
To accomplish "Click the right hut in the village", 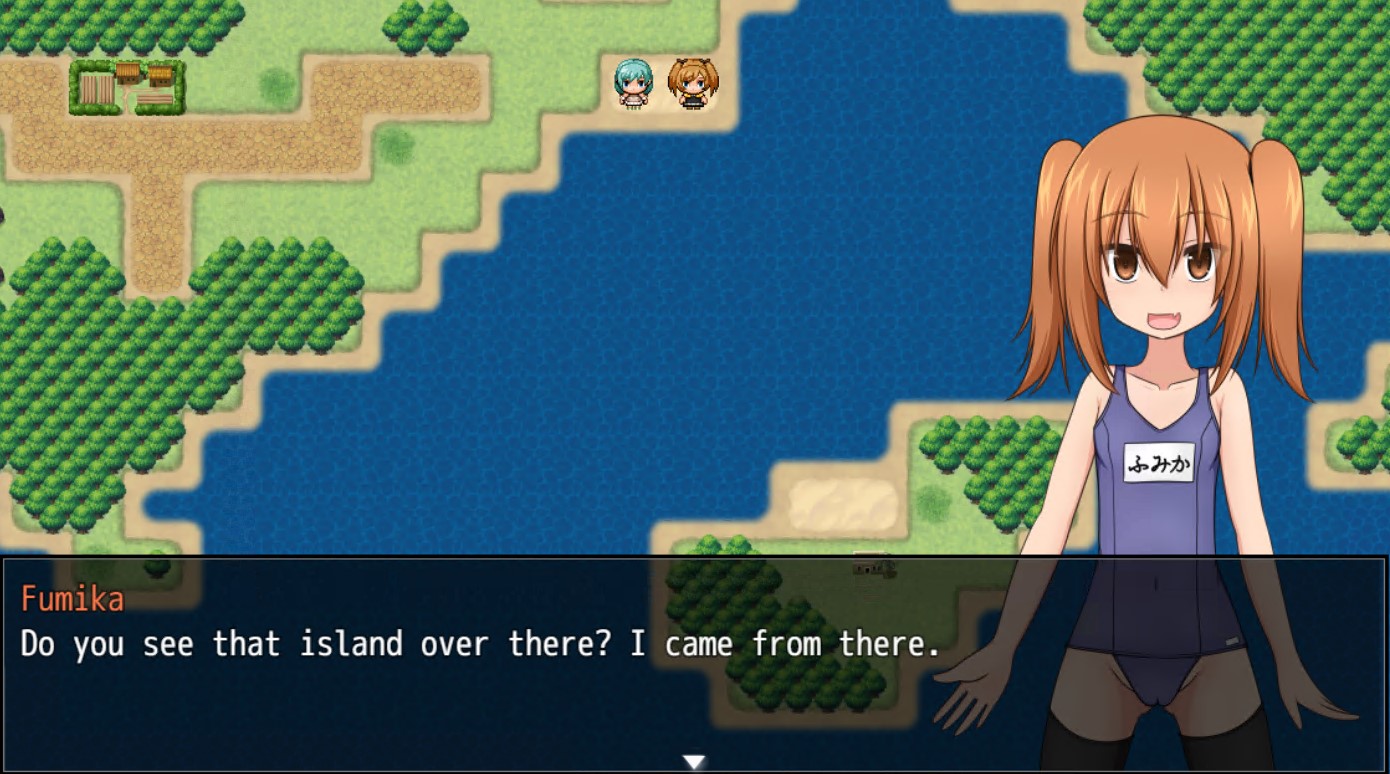I will pos(163,78).
